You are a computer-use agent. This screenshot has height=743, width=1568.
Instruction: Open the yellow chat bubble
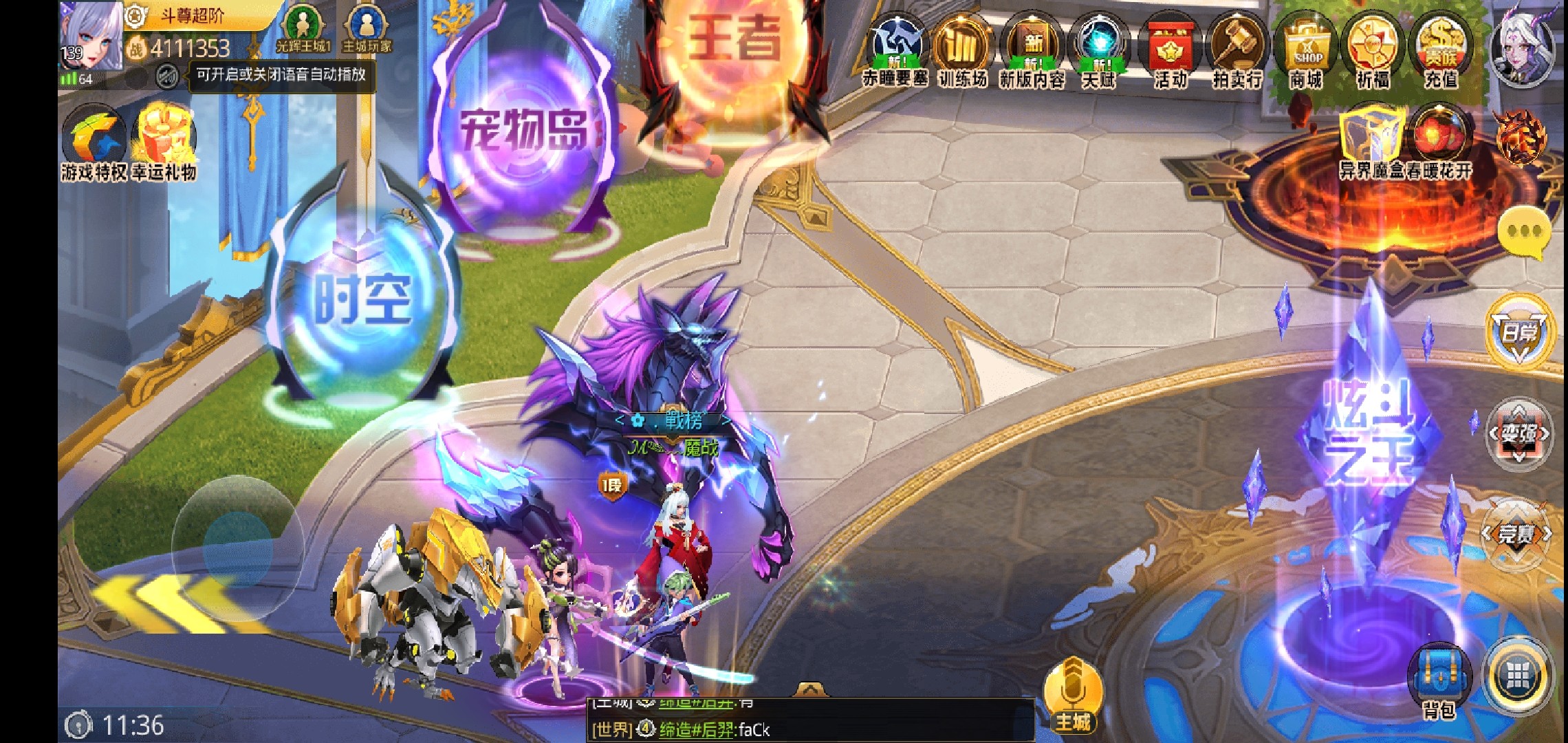[1525, 233]
